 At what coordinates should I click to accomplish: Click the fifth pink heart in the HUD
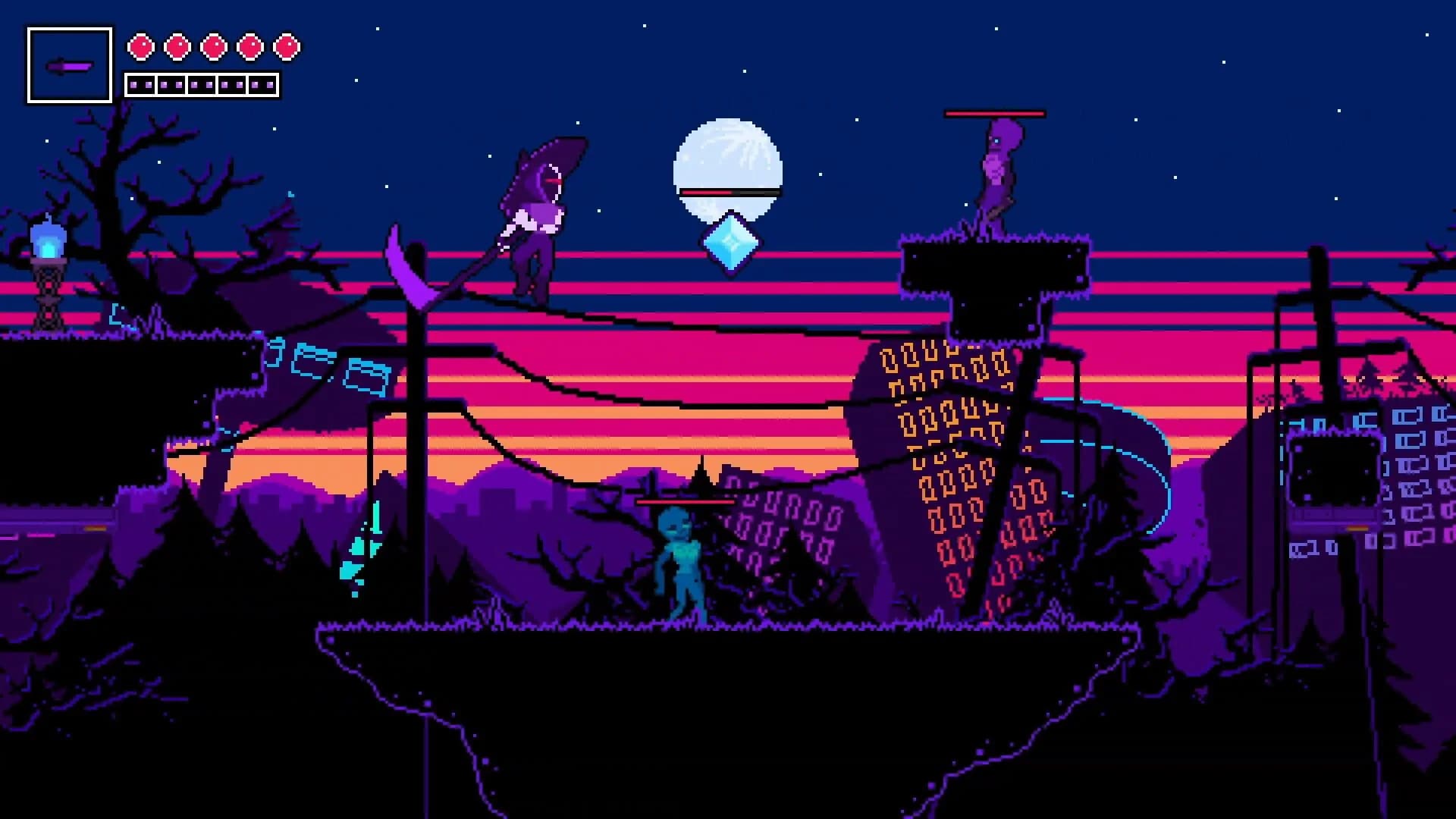click(x=287, y=45)
